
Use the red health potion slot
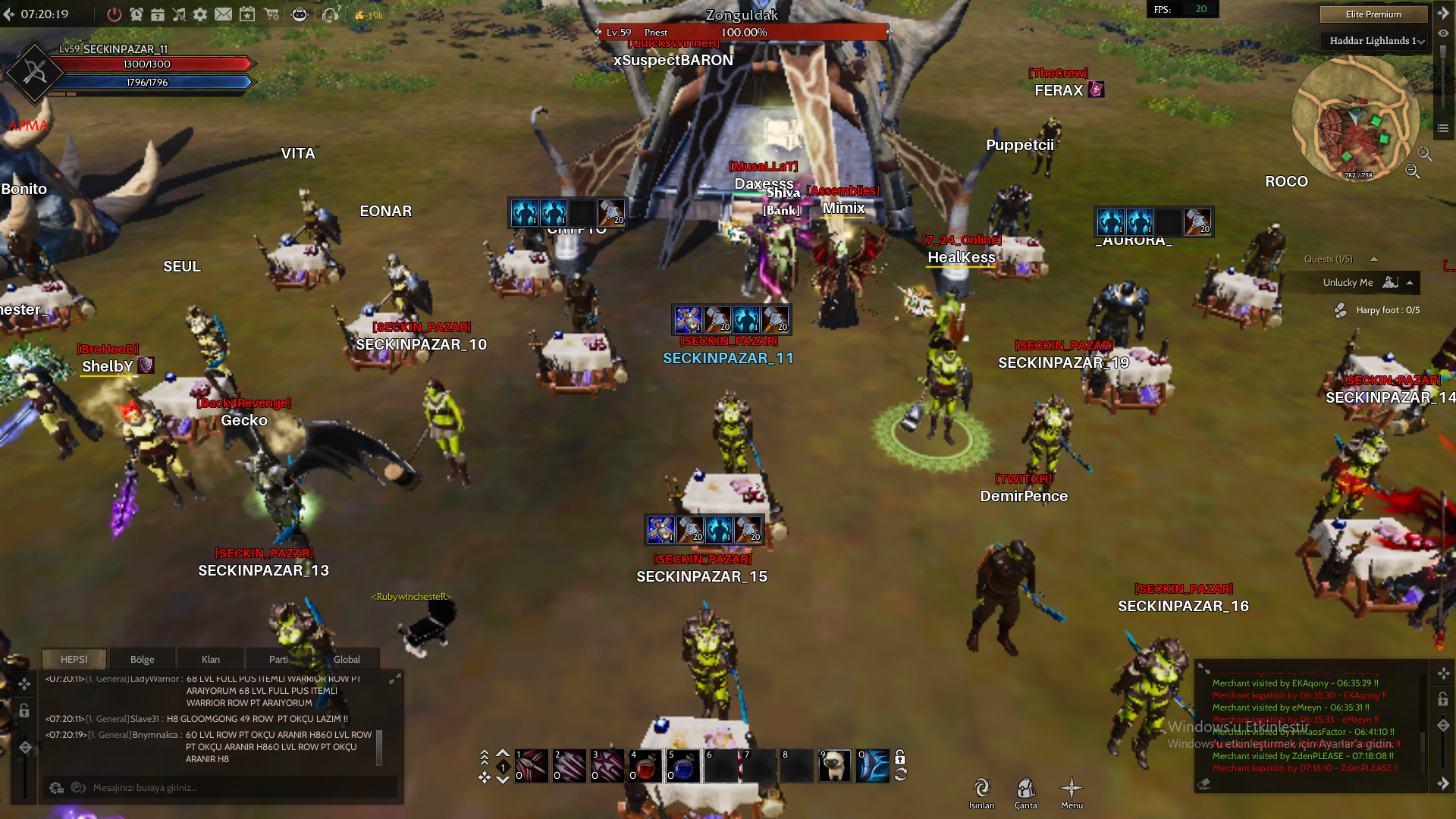click(x=645, y=766)
